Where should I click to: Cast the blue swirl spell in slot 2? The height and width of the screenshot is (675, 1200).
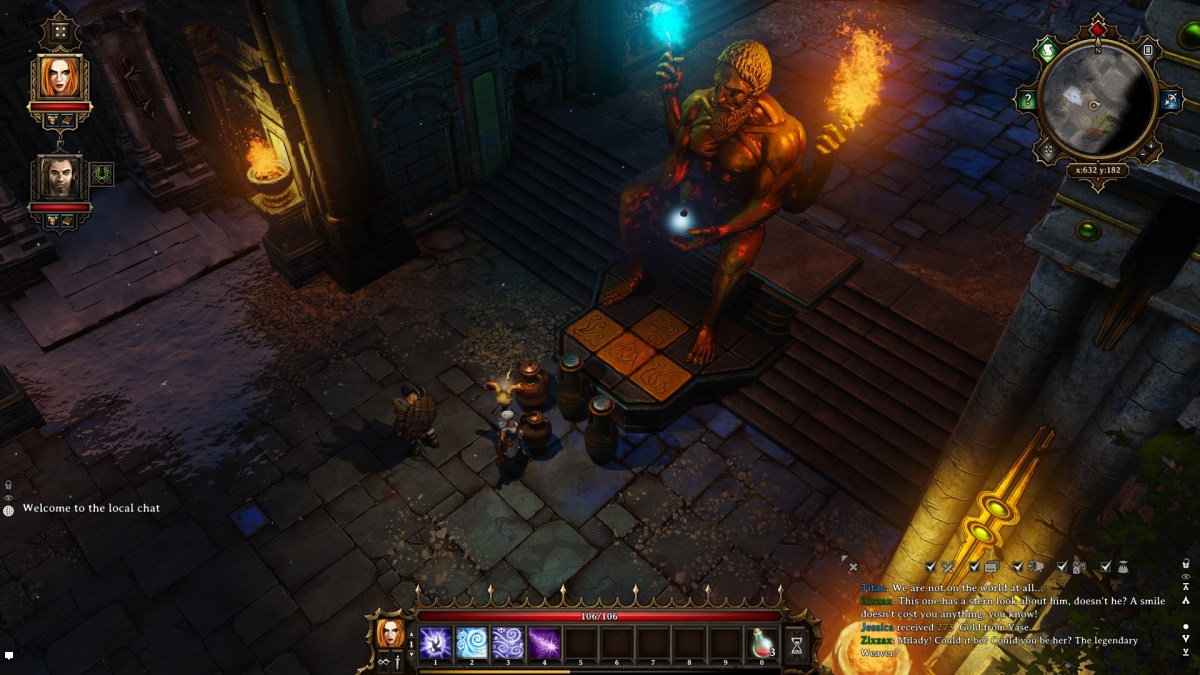(471, 641)
